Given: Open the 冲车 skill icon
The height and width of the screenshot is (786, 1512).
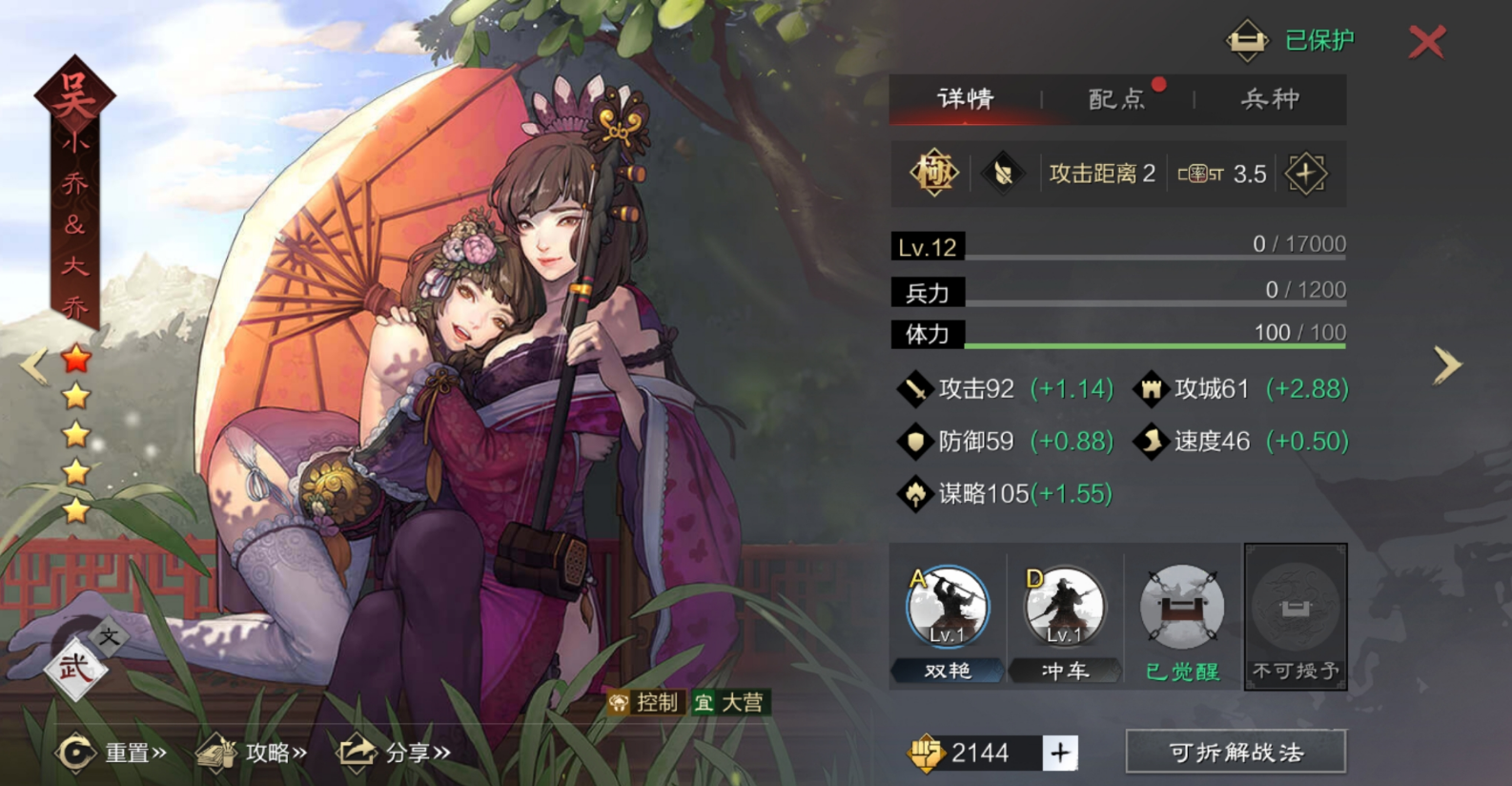Looking at the screenshot, I should pos(1063,608).
